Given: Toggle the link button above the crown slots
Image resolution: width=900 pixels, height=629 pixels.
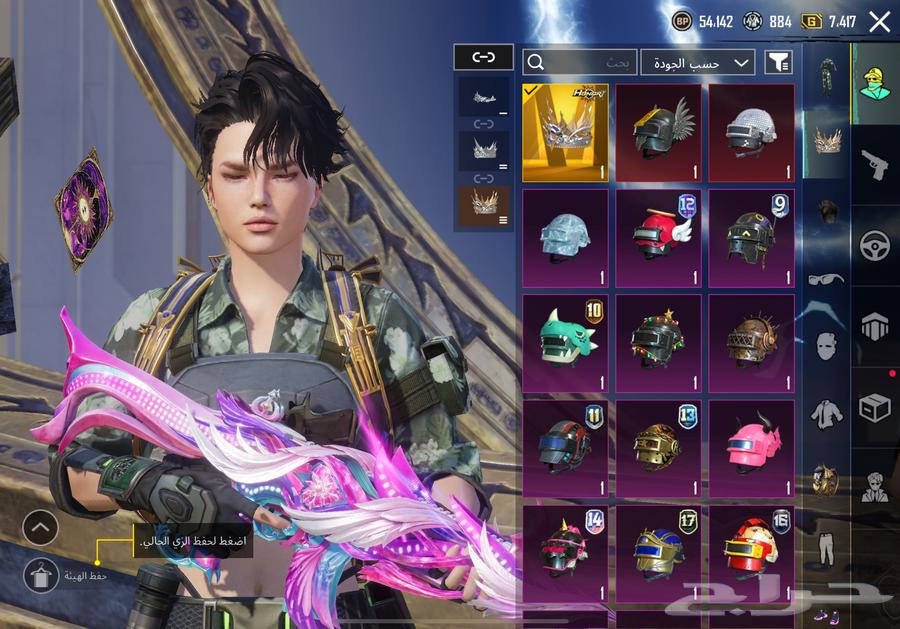Looking at the screenshot, I should click(483, 58).
